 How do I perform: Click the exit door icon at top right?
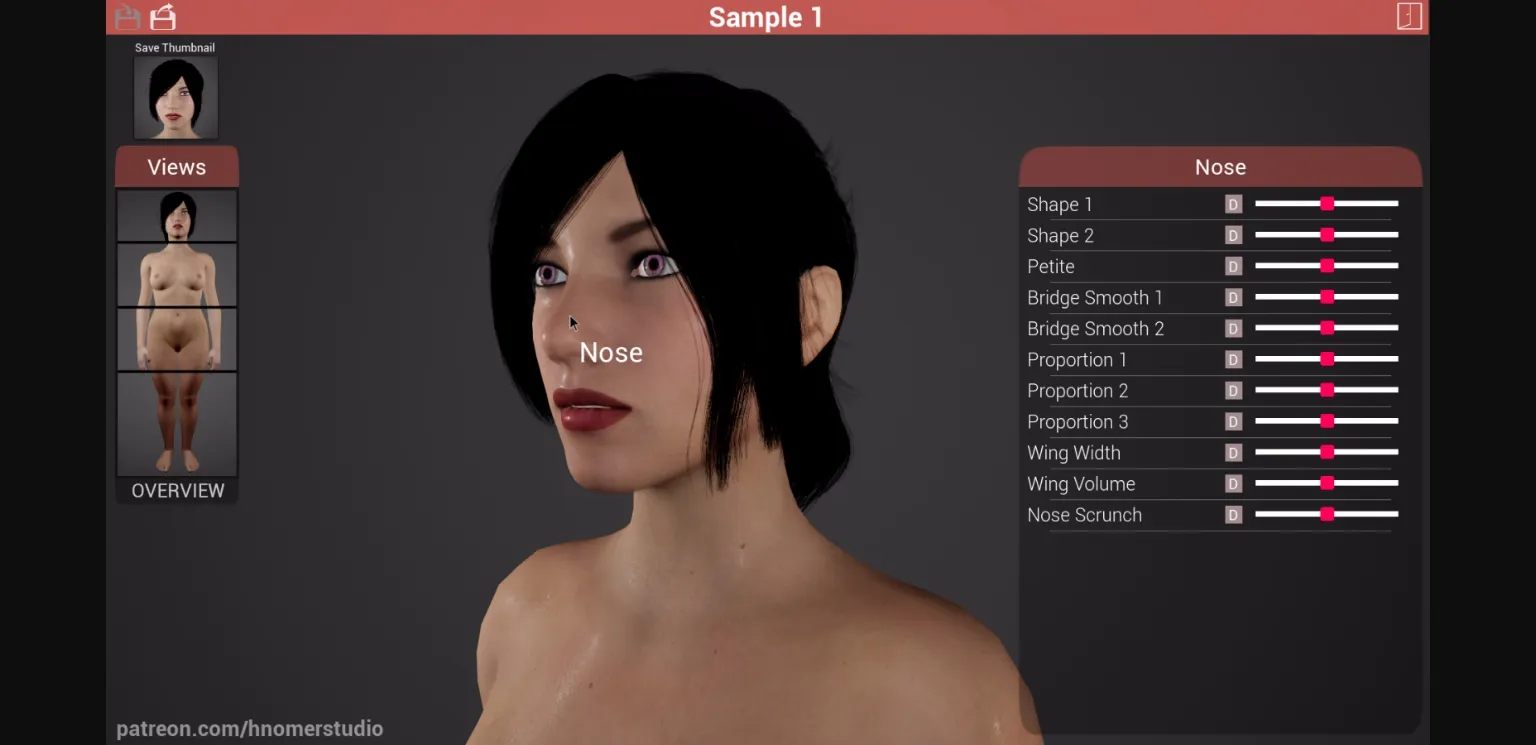1410,17
